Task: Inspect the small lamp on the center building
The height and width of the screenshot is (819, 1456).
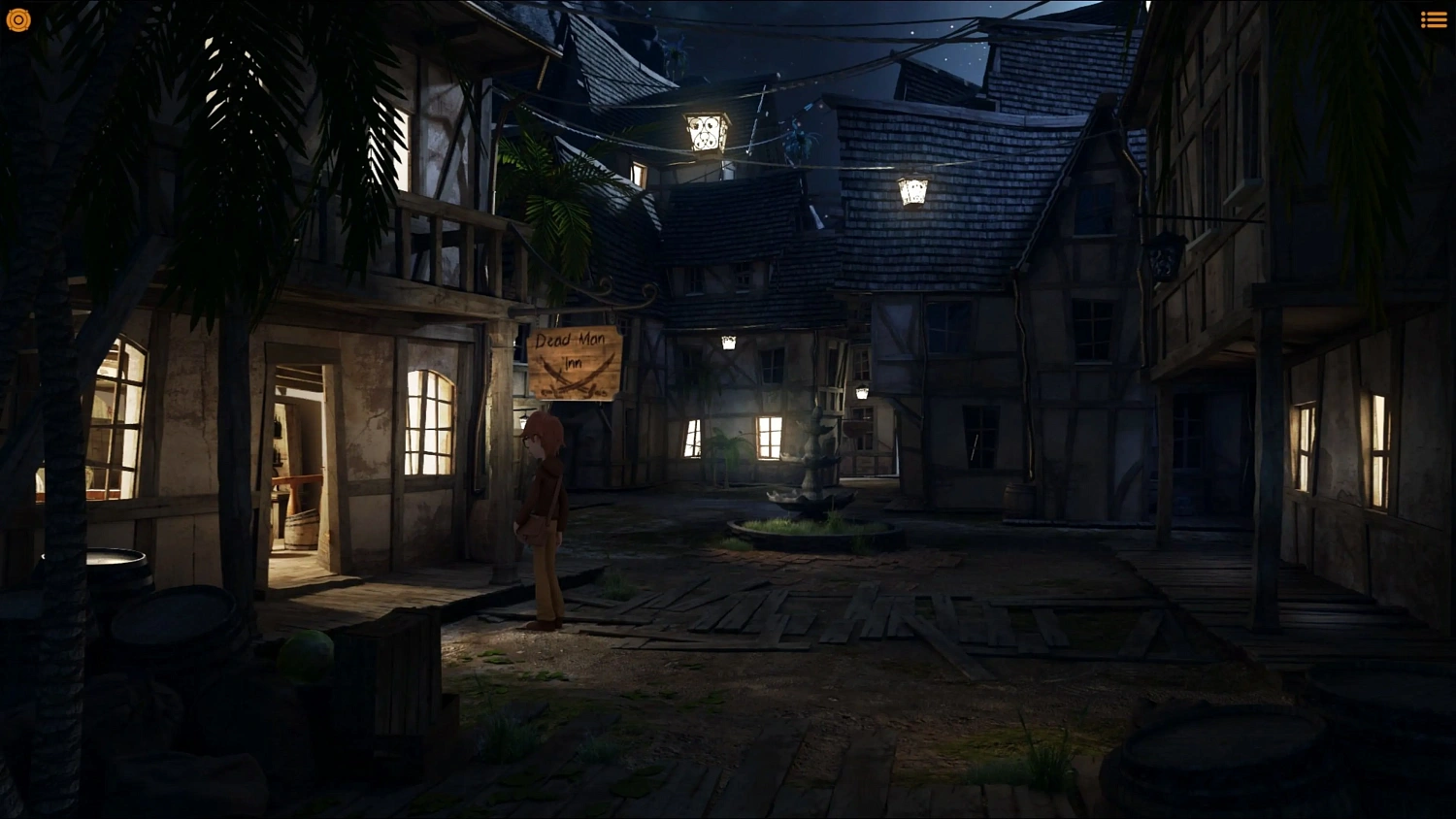Action: [x=729, y=341]
